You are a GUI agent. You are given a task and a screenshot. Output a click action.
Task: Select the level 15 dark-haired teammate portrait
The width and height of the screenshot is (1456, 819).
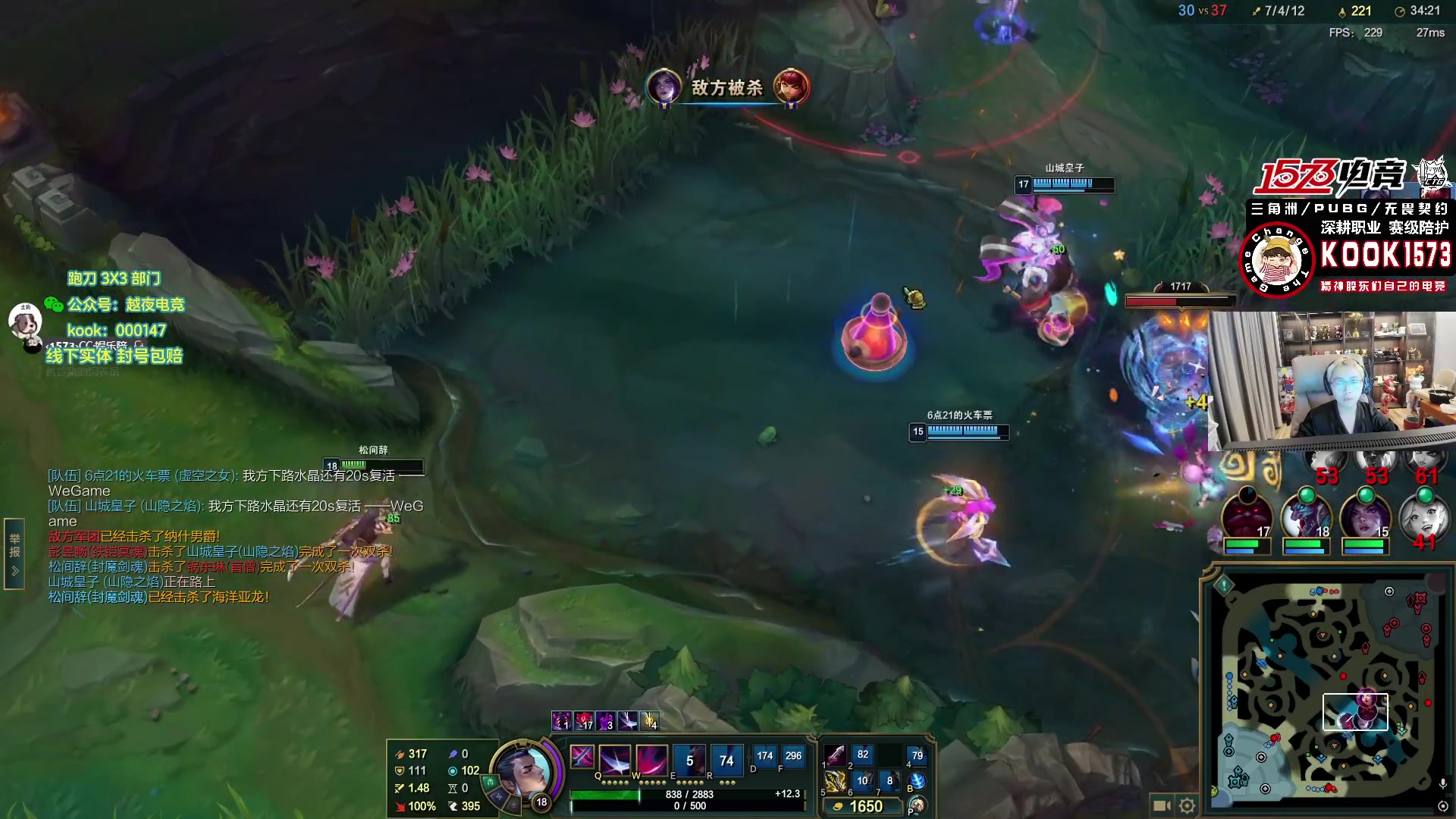[1365, 514]
